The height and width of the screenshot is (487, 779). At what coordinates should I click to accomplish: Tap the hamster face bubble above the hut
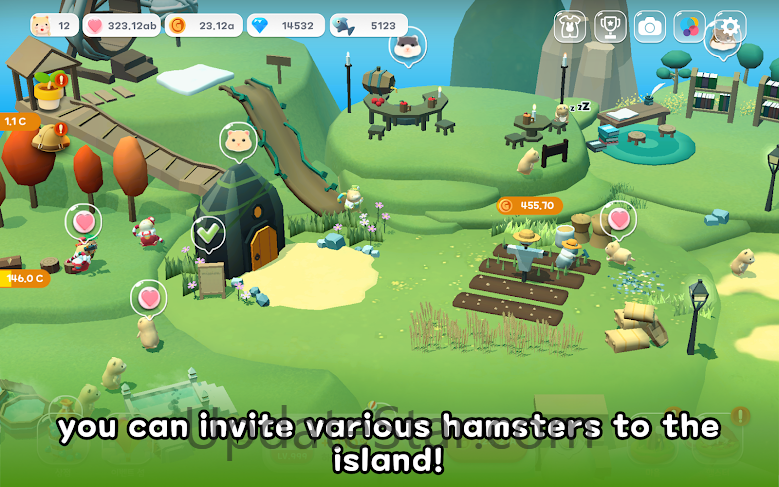(238, 141)
